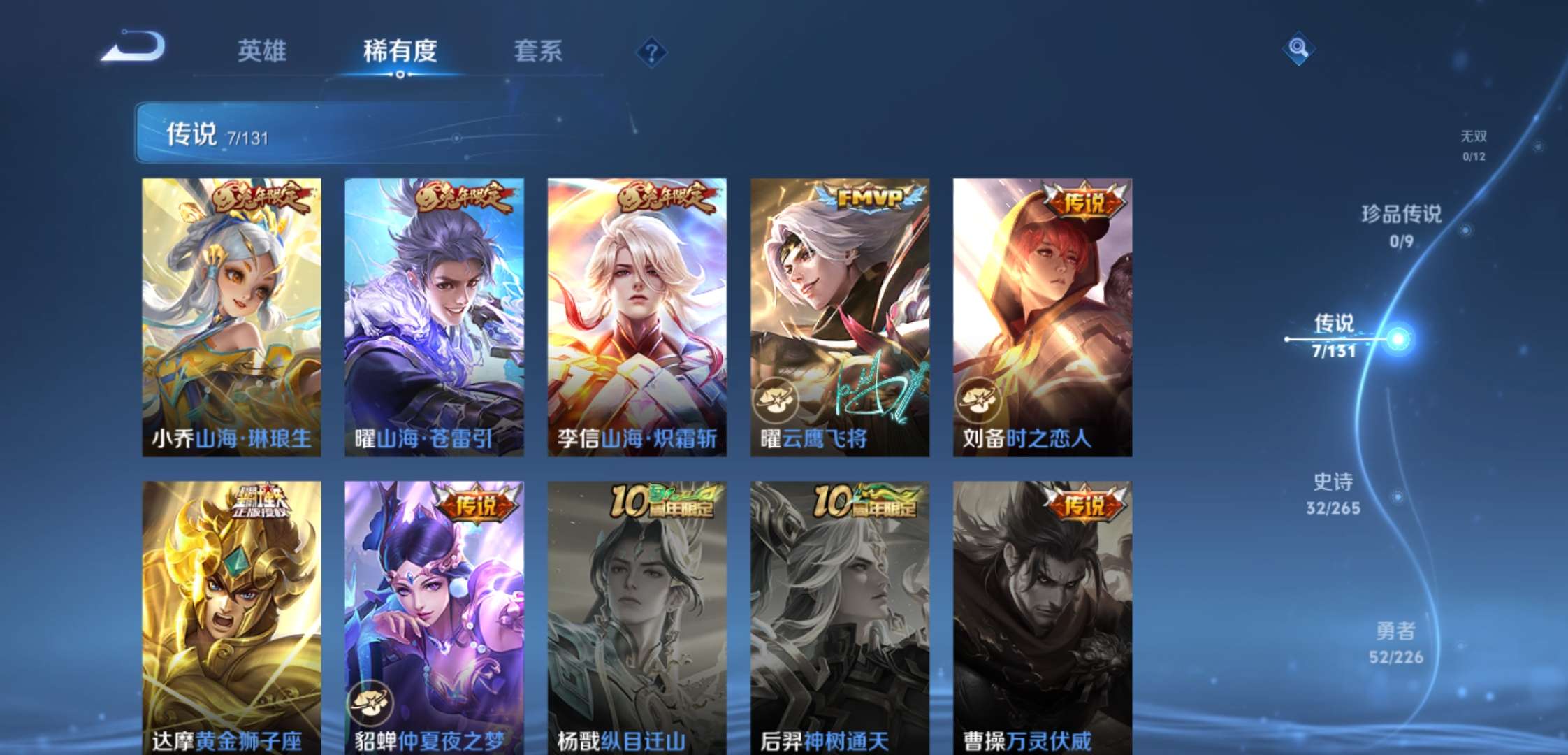Choose 后羿 神树通天 skin card
1568x755 pixels.
[839, 617]
